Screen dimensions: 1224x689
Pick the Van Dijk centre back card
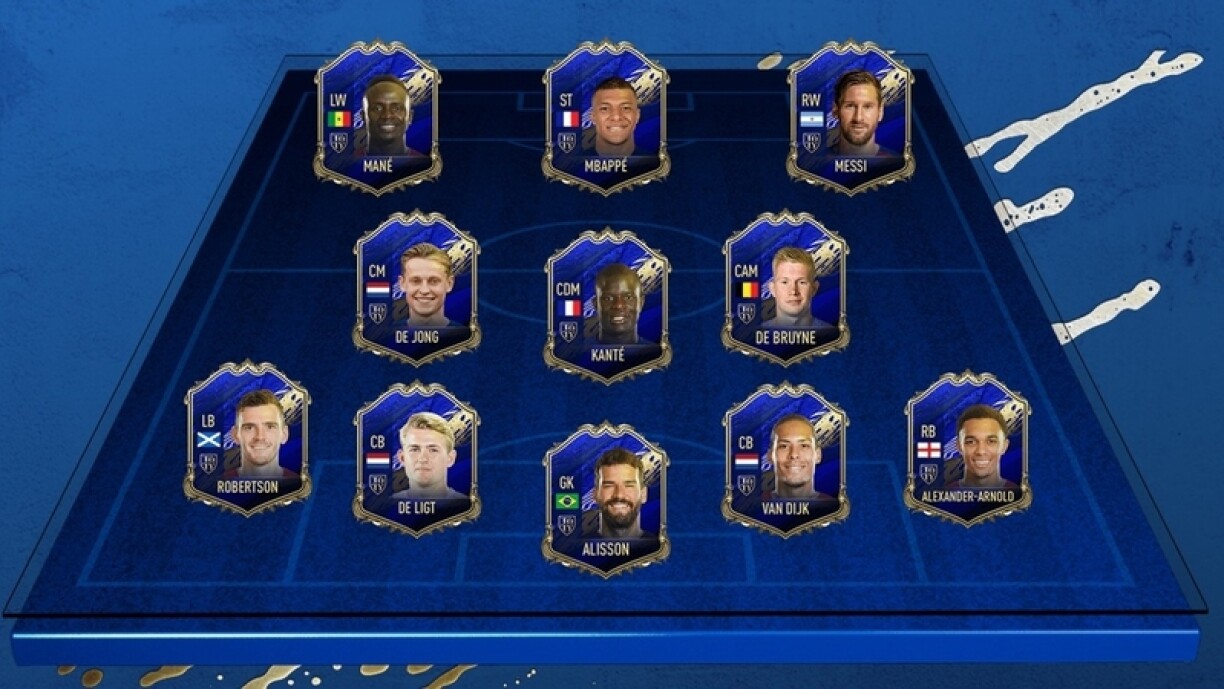(785, 458)
